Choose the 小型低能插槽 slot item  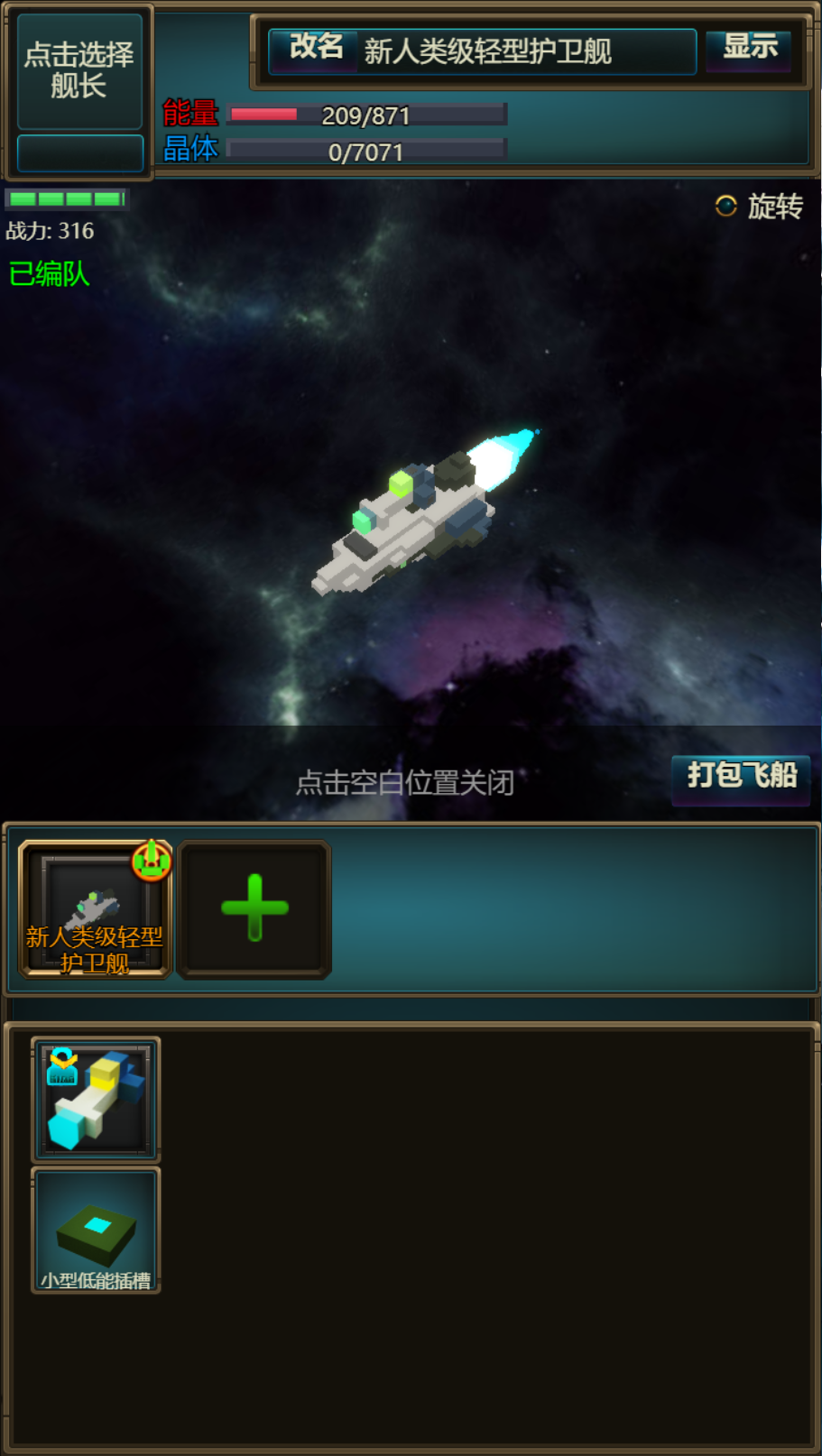tap(96, 1230)
